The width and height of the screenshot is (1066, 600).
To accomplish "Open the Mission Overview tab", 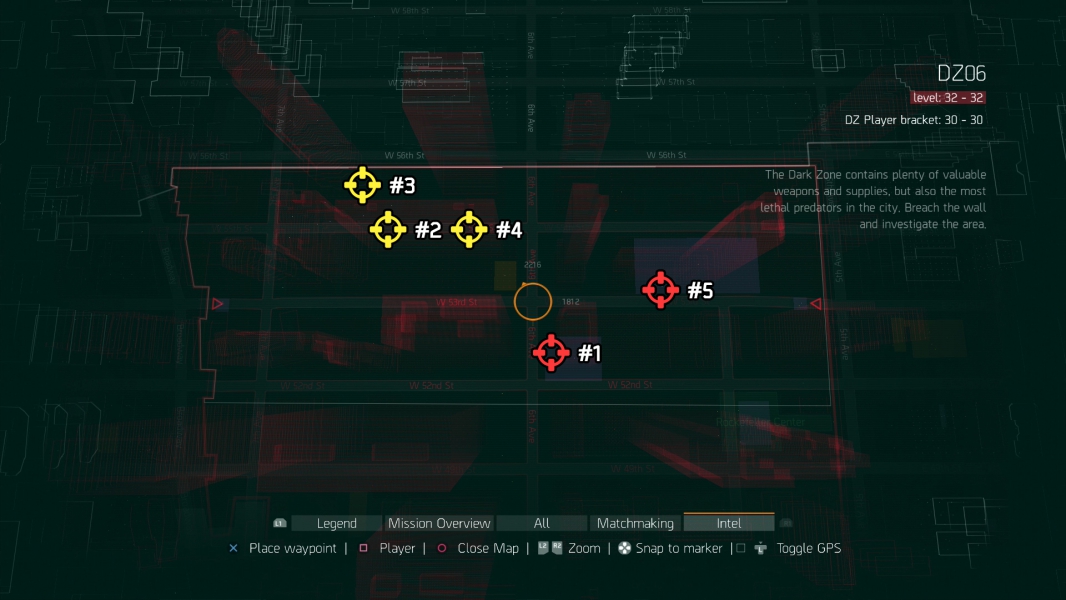I will [x=439, y=523].
